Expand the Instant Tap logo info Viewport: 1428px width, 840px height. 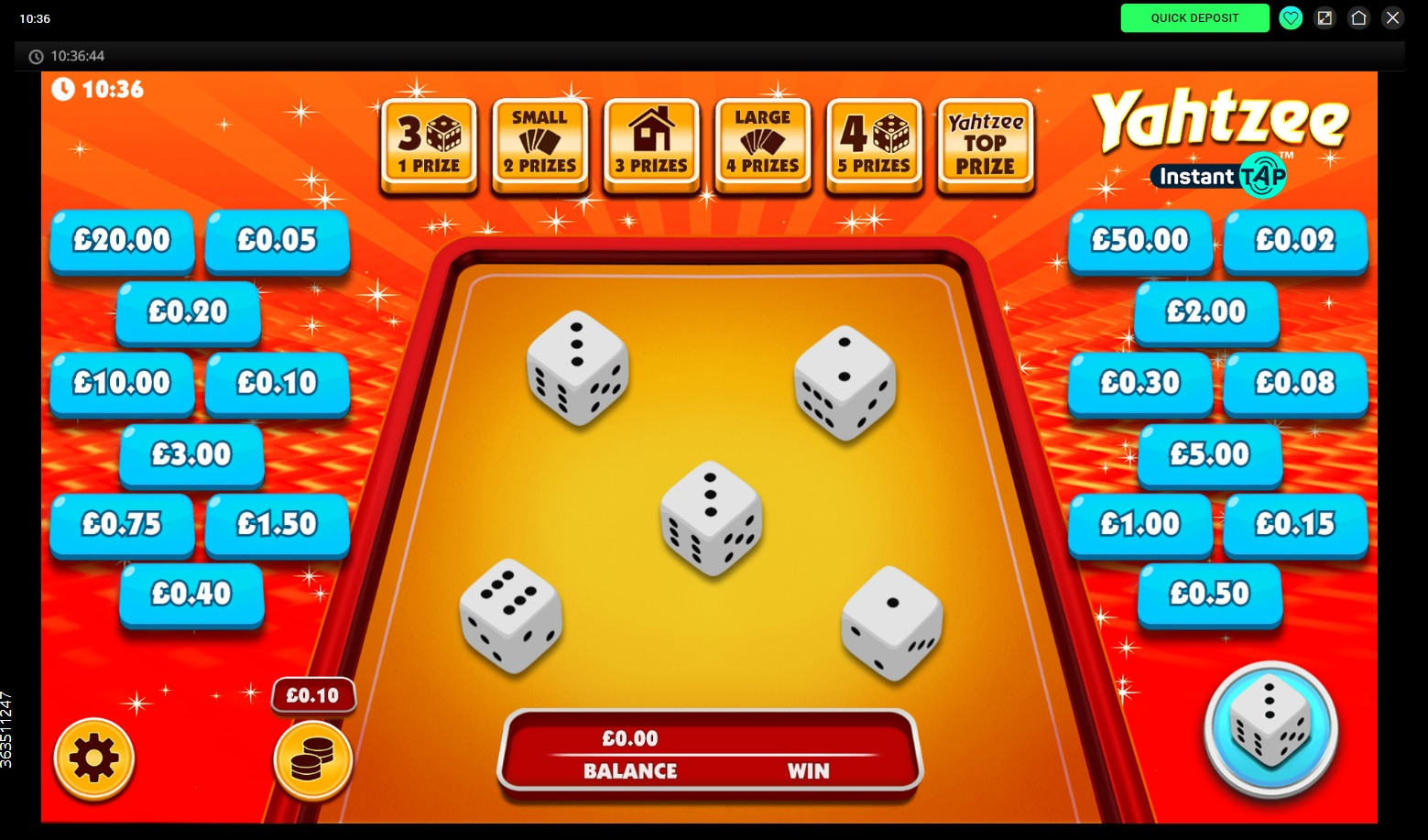tap(1218, 175)
